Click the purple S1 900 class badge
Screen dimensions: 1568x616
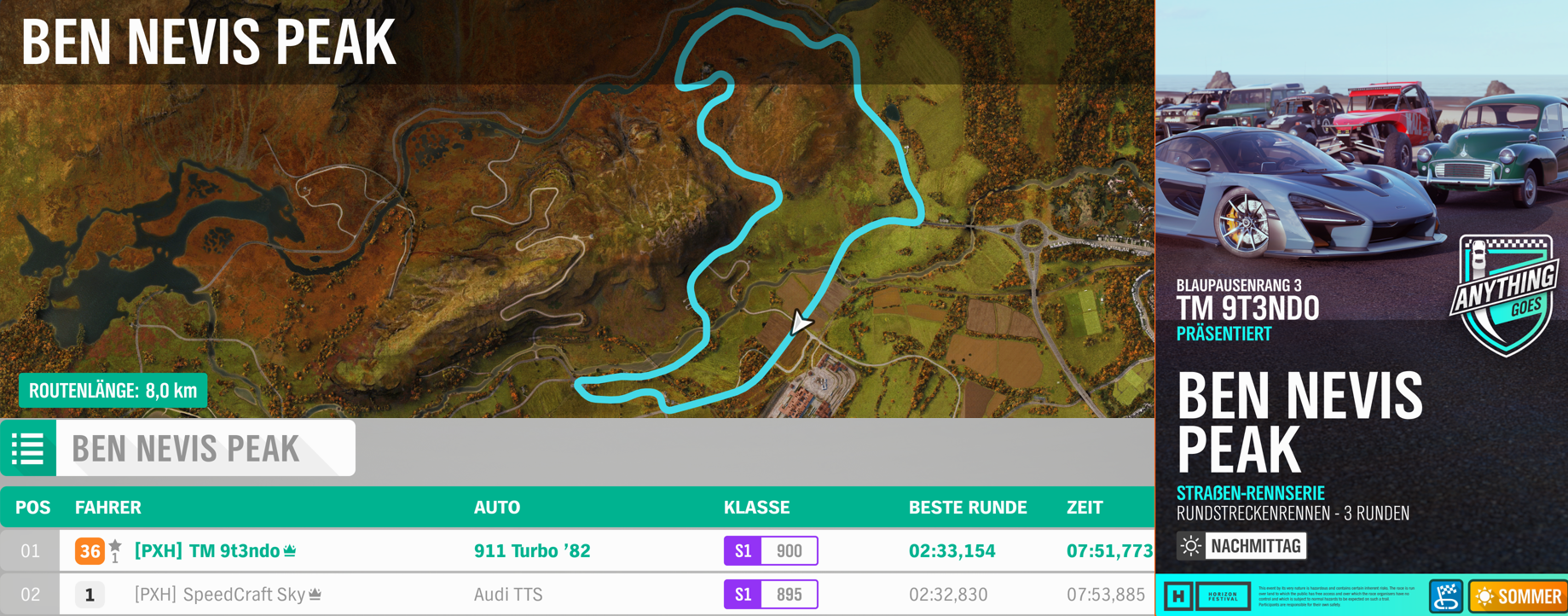(770, 550)
